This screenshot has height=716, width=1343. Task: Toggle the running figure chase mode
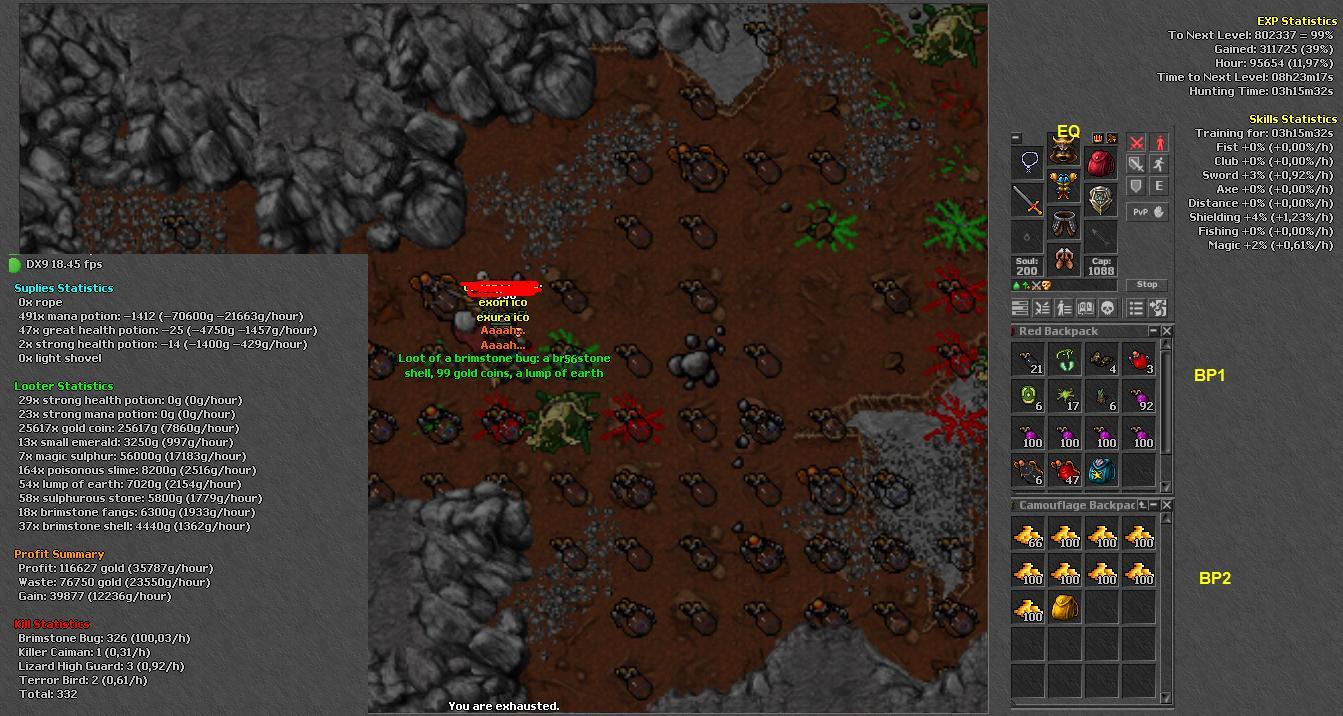[x=1159, y=164]
